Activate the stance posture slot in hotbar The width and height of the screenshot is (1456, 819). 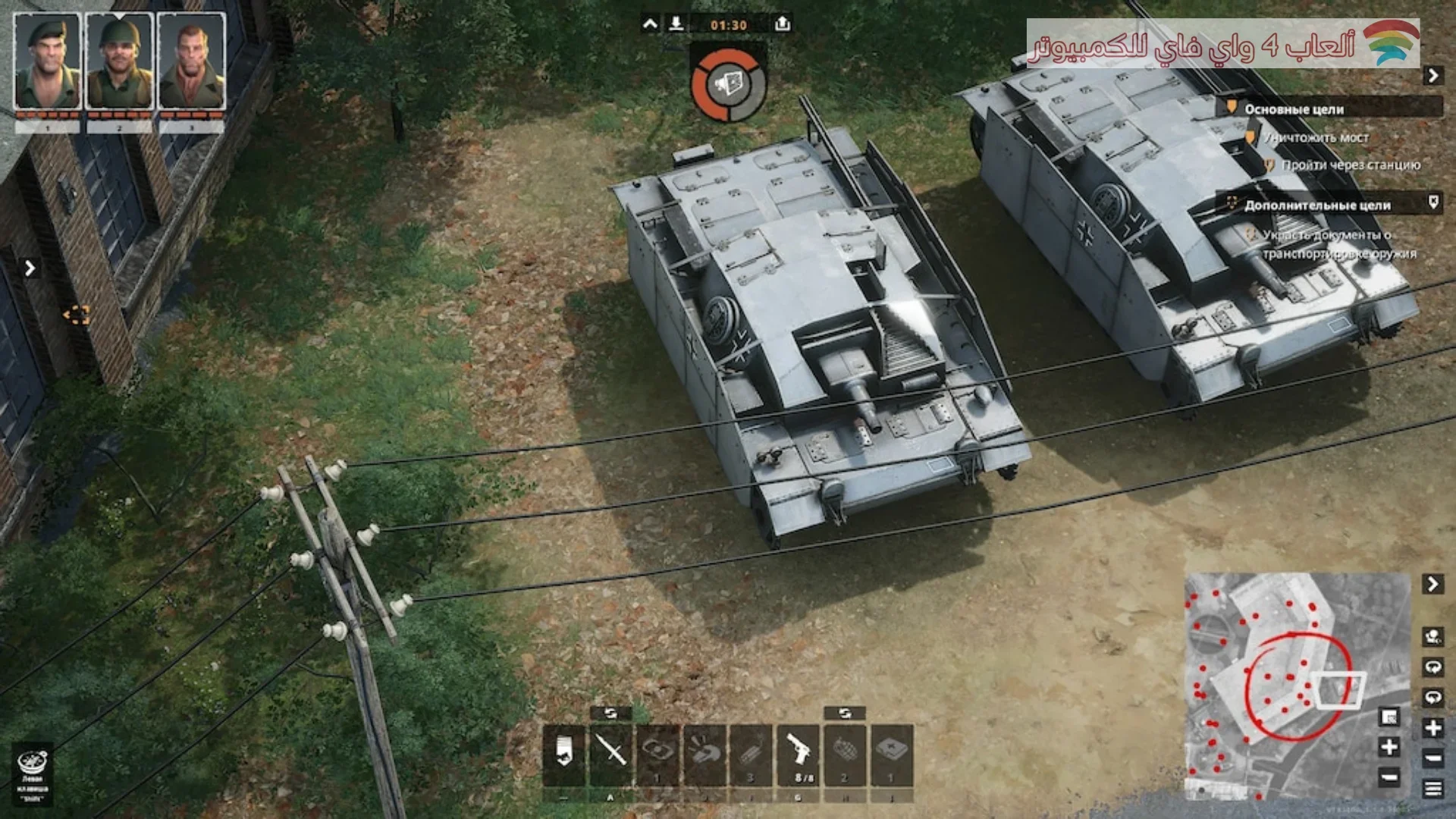click(x=563, y=753)
